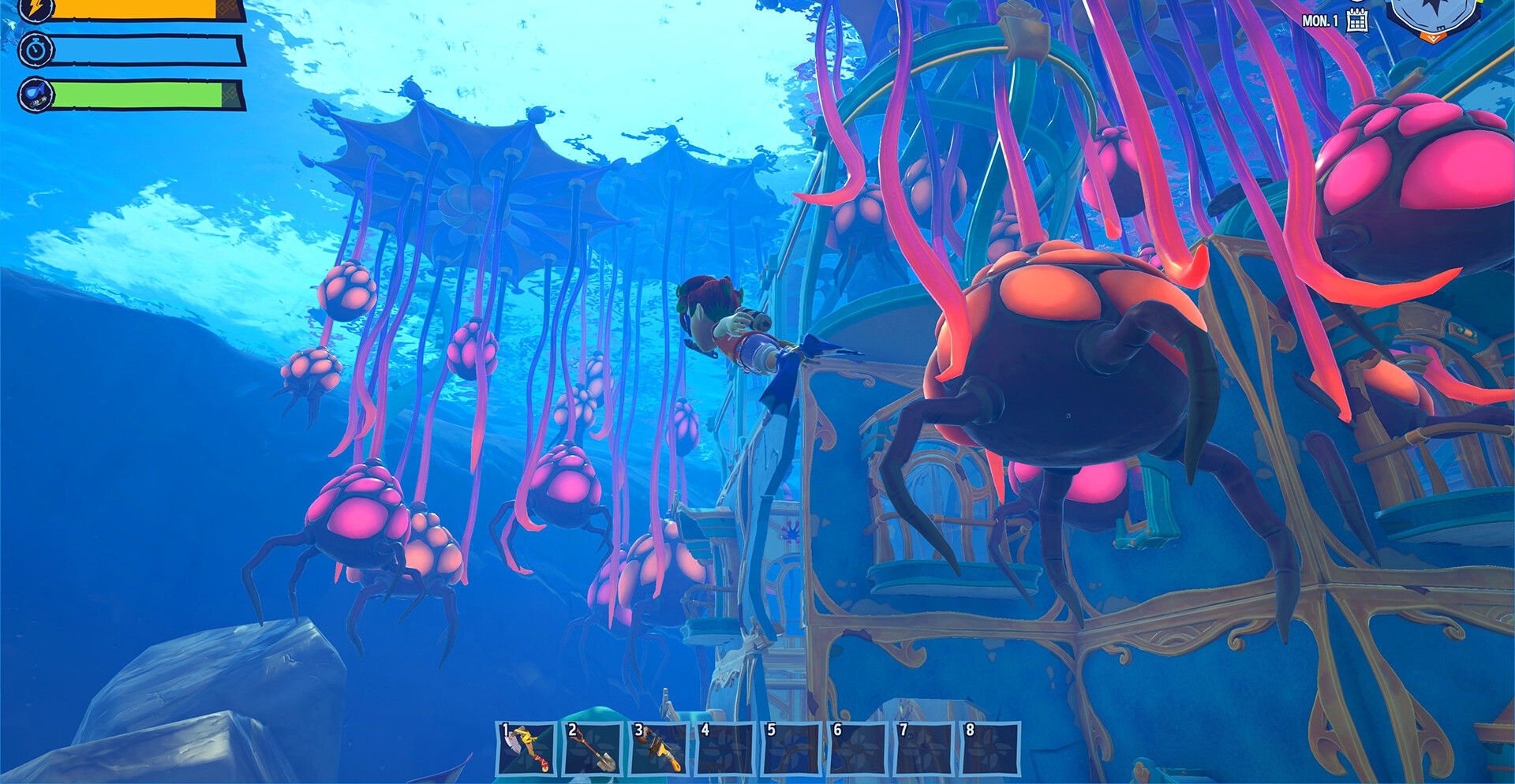1515x784 pixels.
Task: Select the axe in hotbar slot 1
Action: pos(527,749)
